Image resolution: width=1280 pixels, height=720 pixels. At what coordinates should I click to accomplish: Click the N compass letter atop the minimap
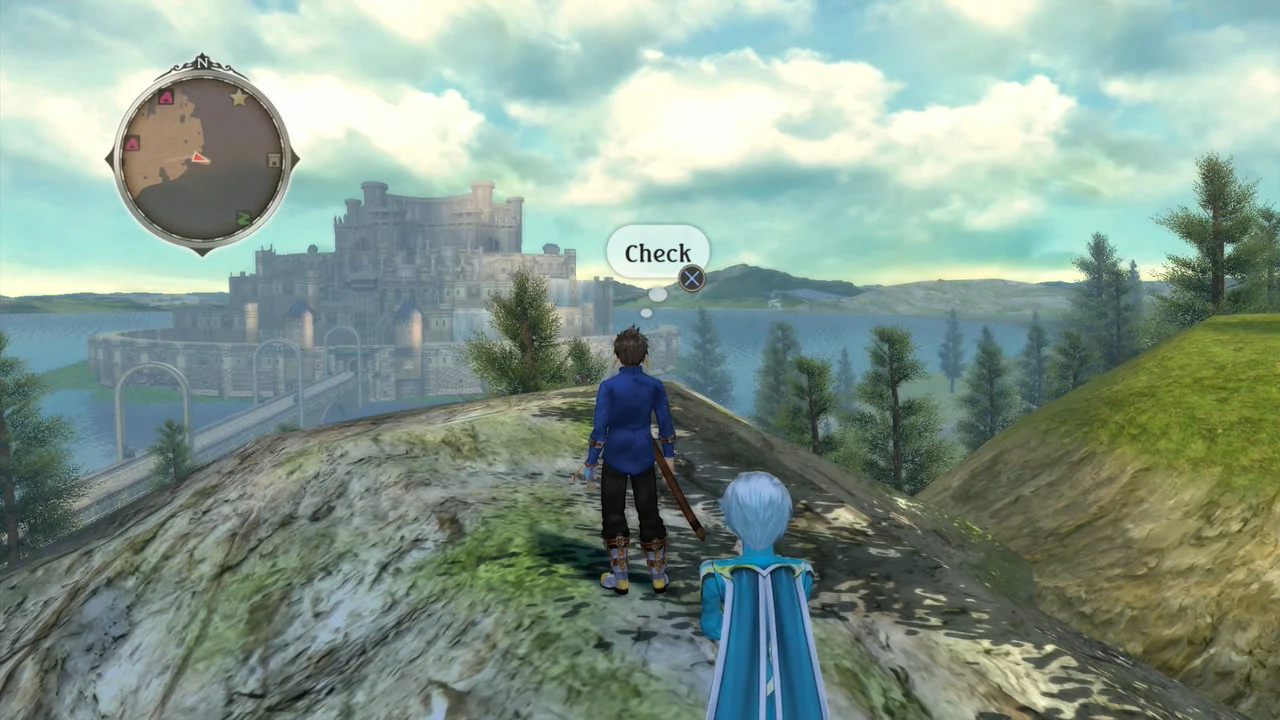[x=201, y=63]
